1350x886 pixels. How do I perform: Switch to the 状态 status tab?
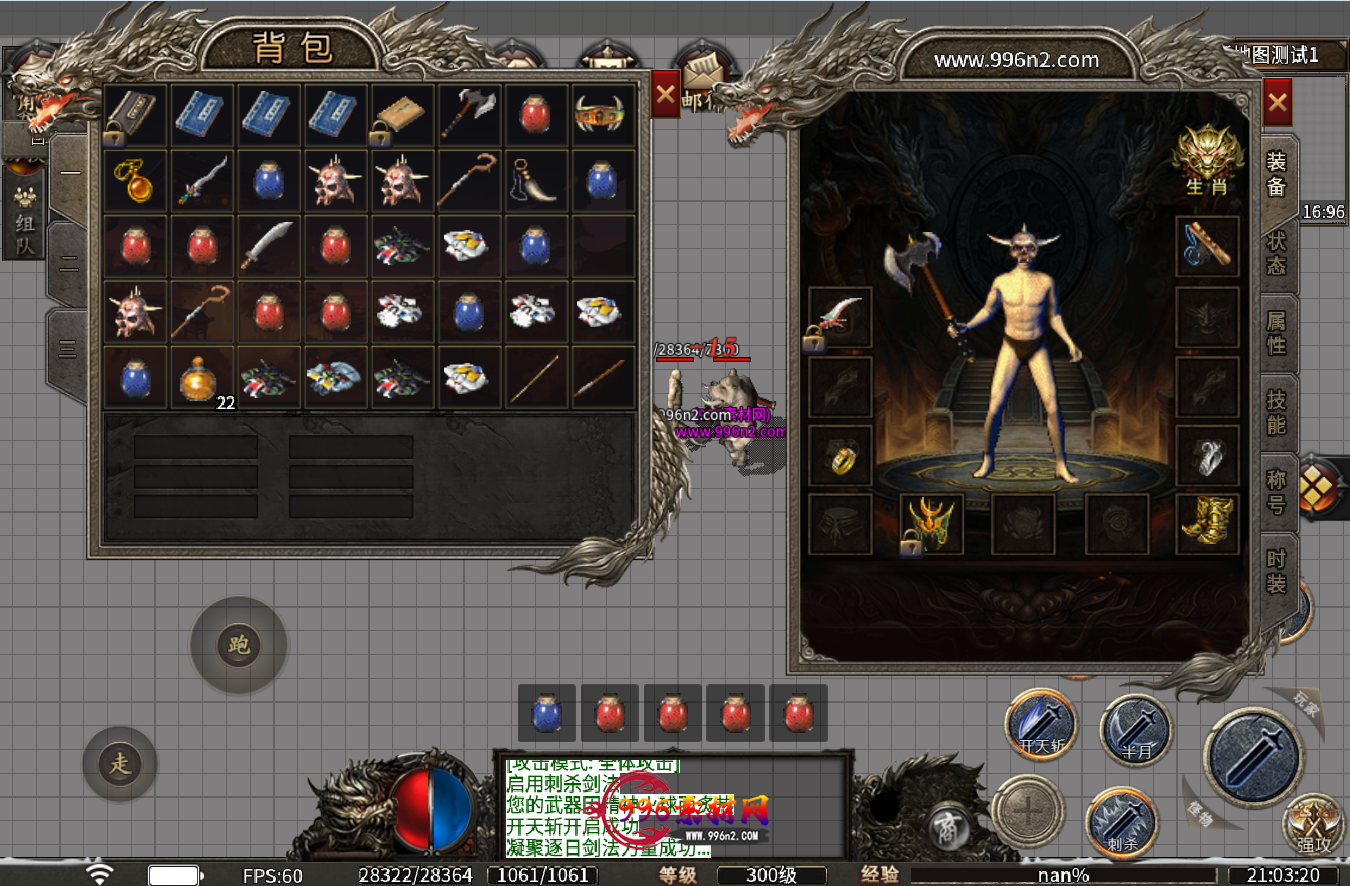[1277, 253]
